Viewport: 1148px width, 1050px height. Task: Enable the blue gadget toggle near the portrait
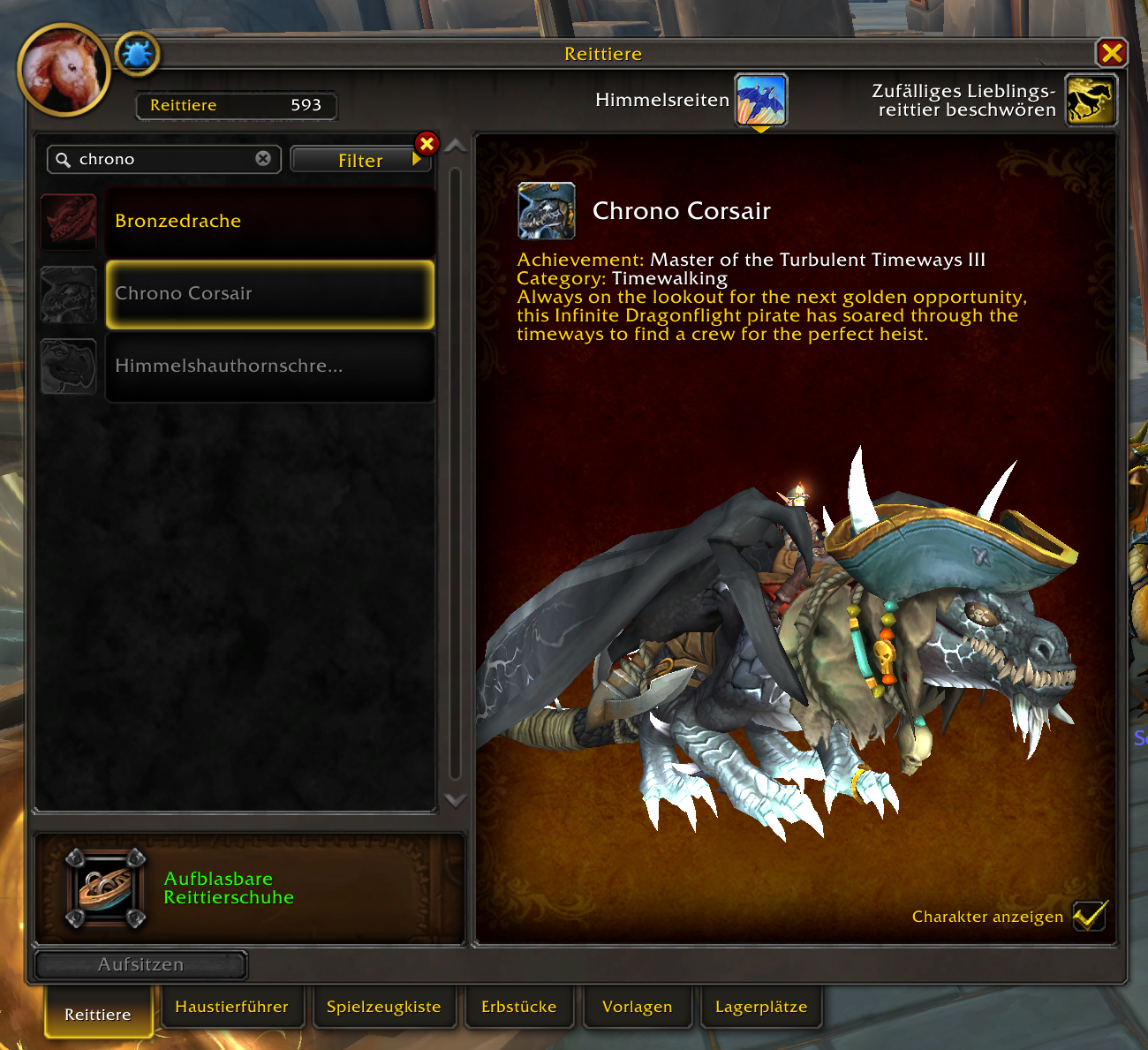(137, 53)
